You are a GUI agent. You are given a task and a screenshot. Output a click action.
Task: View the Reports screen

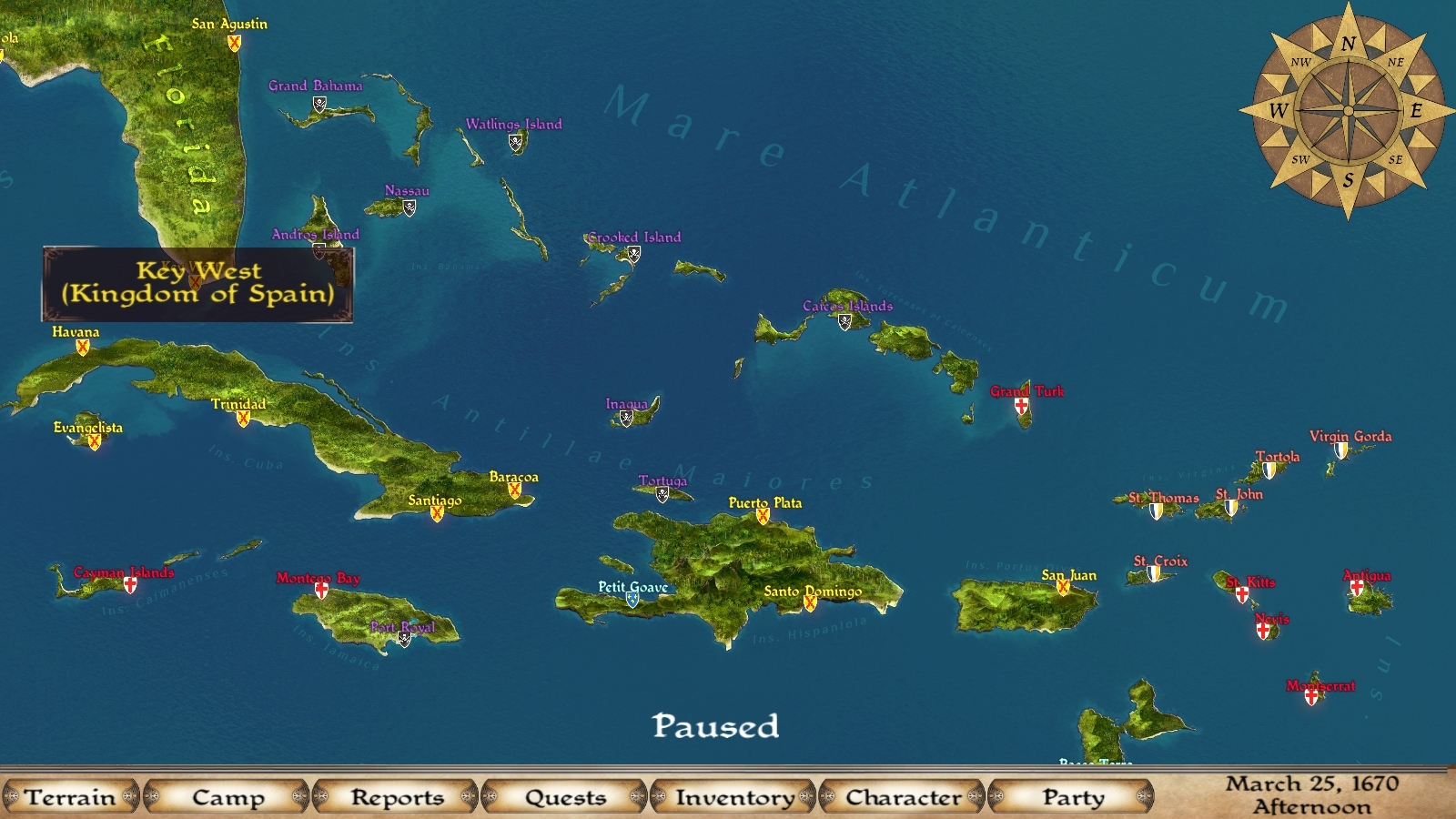[x=397, y=797]
